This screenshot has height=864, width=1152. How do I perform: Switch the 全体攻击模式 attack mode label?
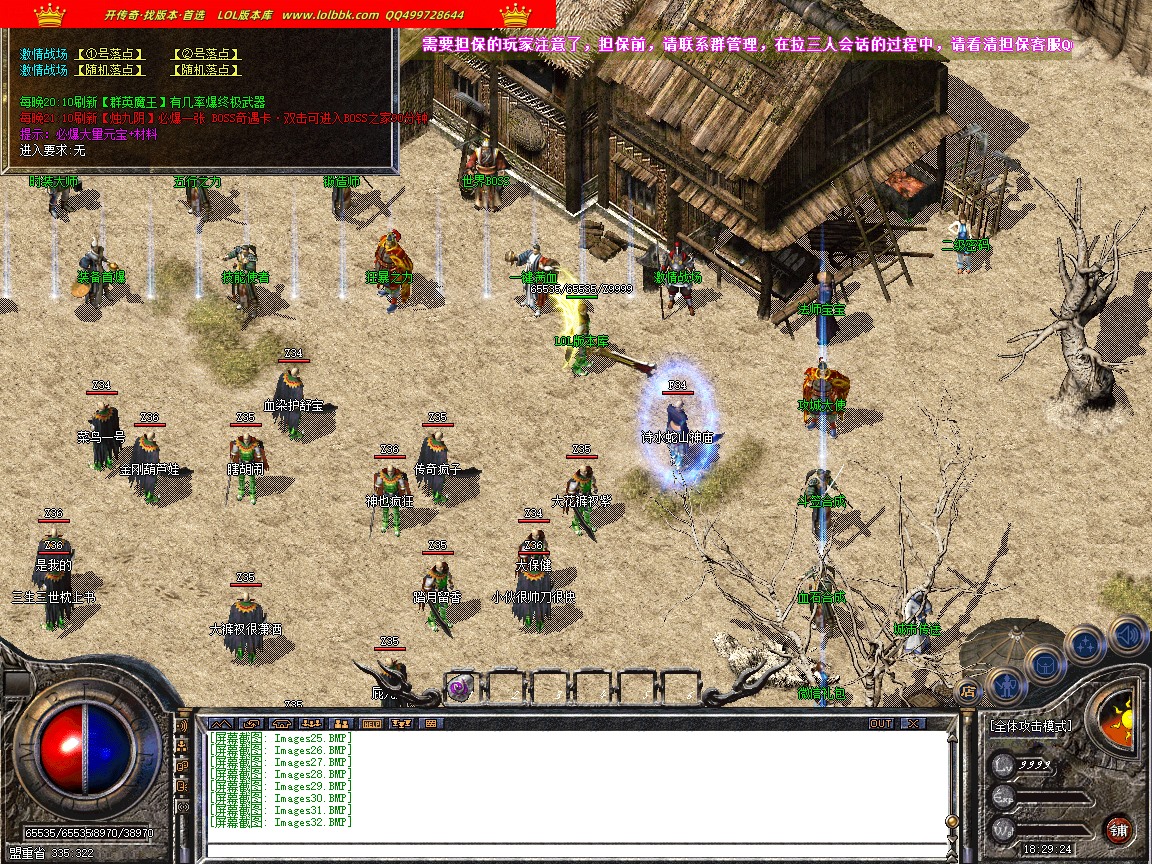click(1030, 726)
